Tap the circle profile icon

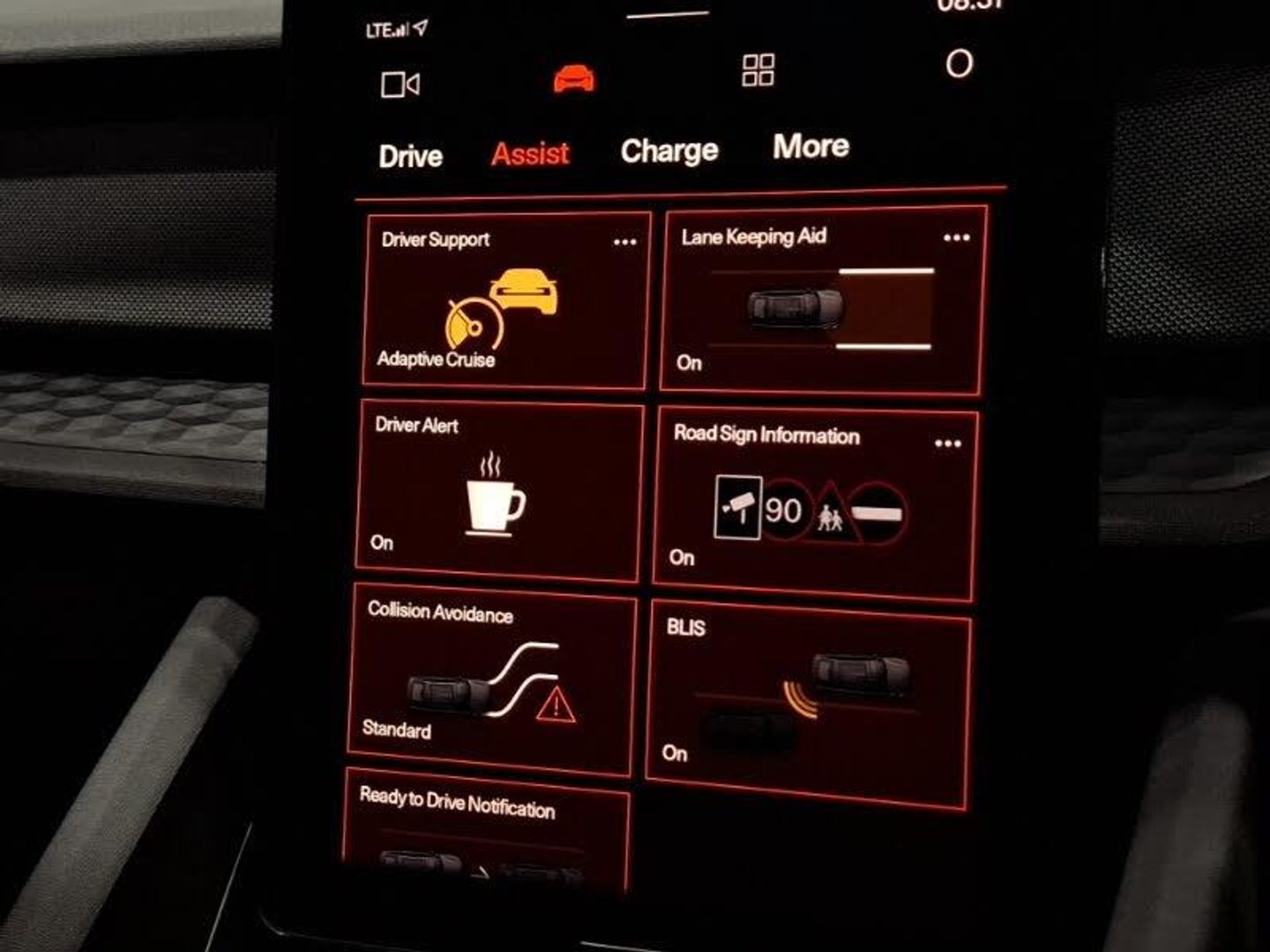[959, 63]
